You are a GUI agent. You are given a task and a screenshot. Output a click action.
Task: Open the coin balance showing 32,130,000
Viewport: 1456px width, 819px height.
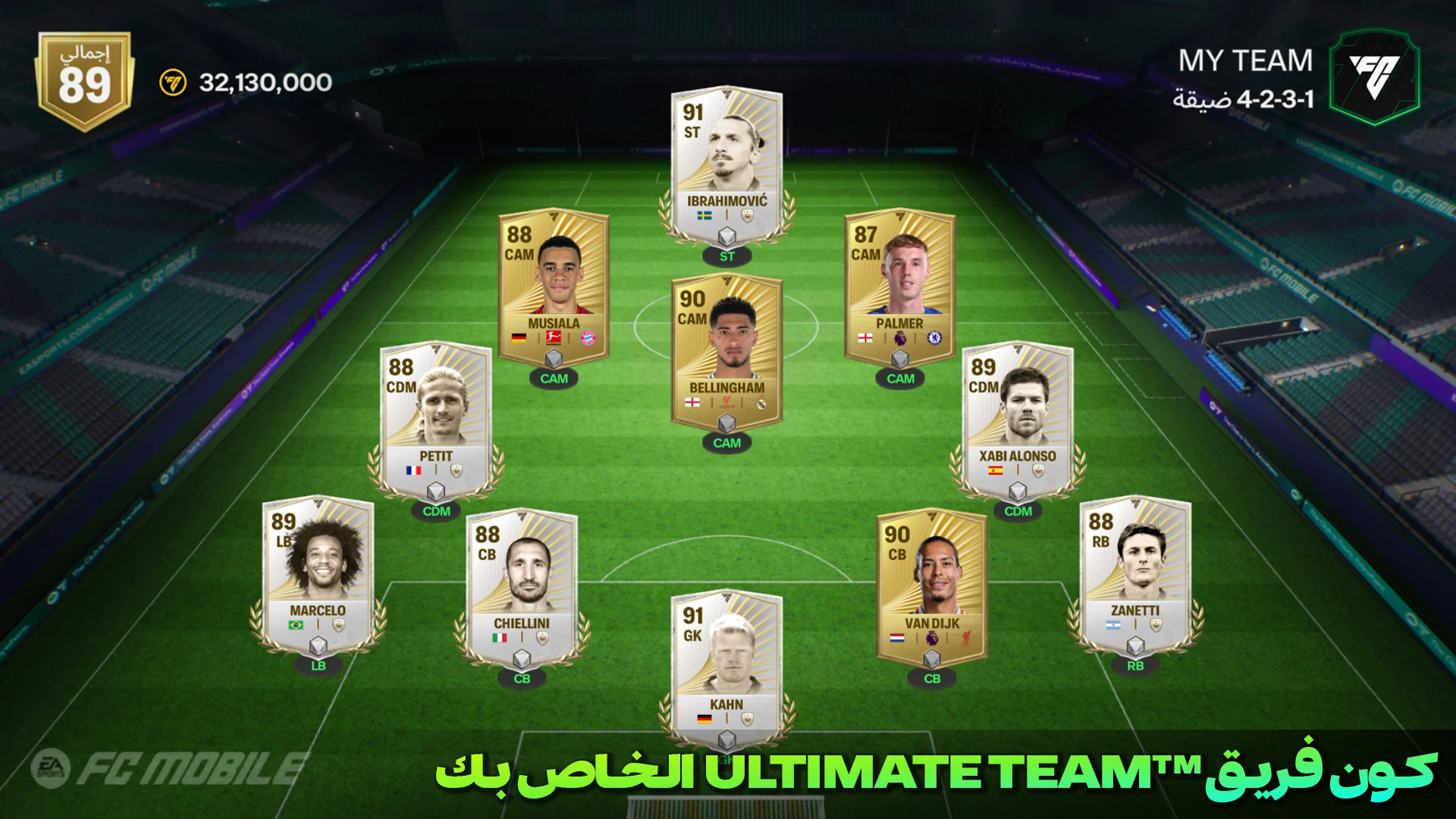(258, 82)
